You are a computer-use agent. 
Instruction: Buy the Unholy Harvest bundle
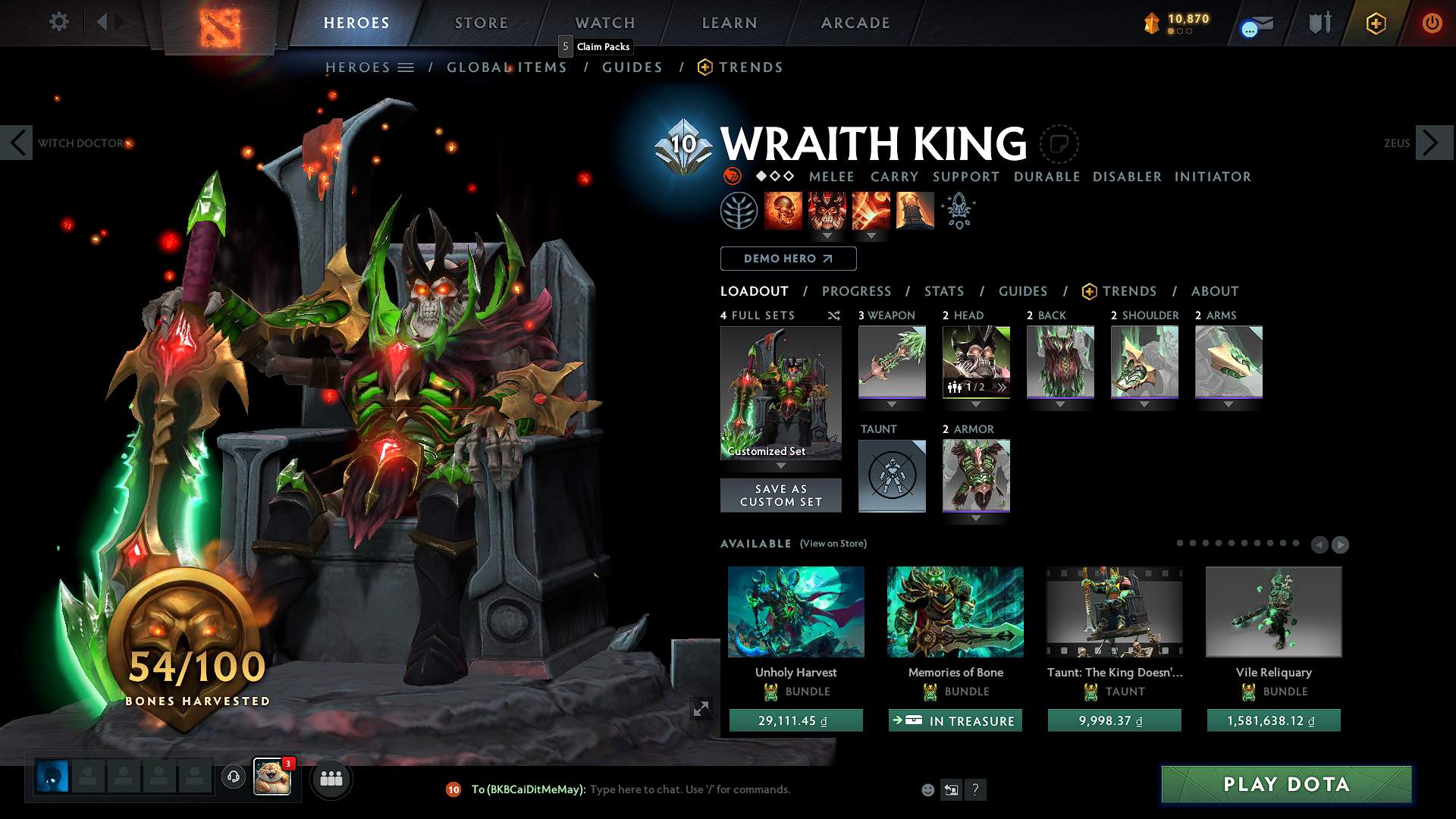click(795, 720)
